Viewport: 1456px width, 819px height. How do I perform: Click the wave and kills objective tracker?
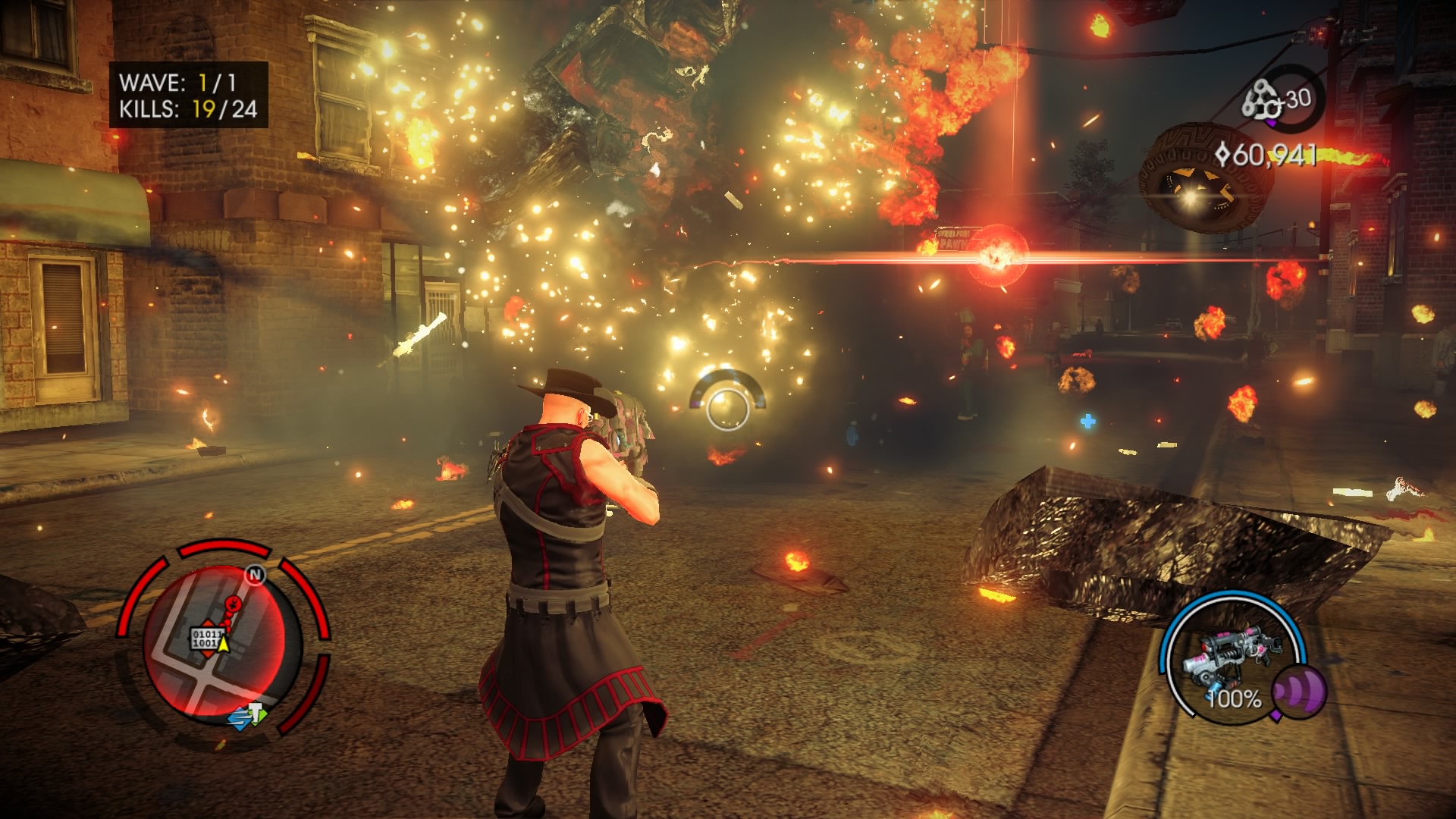click(x=188, y=95)
